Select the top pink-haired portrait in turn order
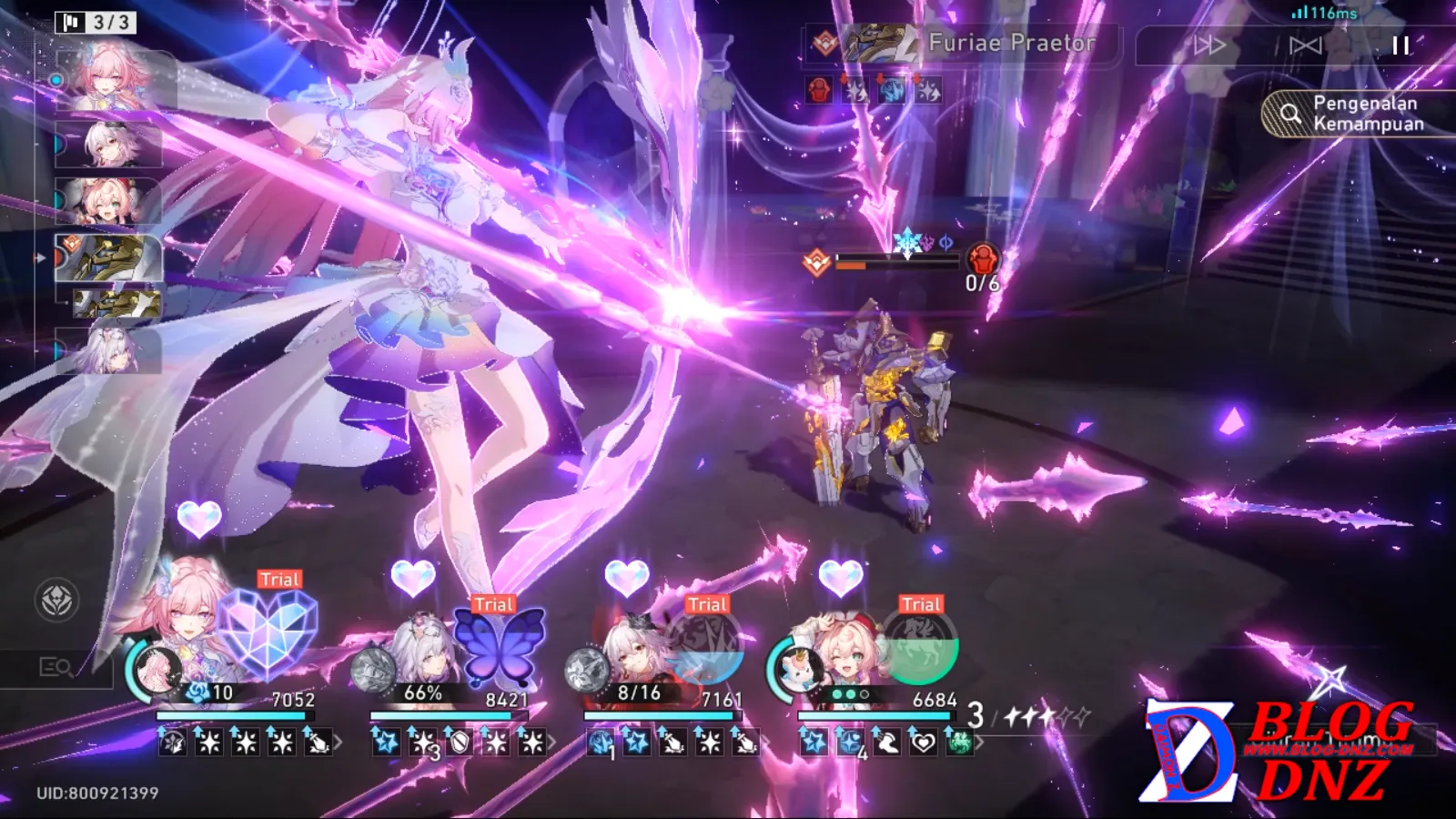1456x819 pixels. pos(114,80)
